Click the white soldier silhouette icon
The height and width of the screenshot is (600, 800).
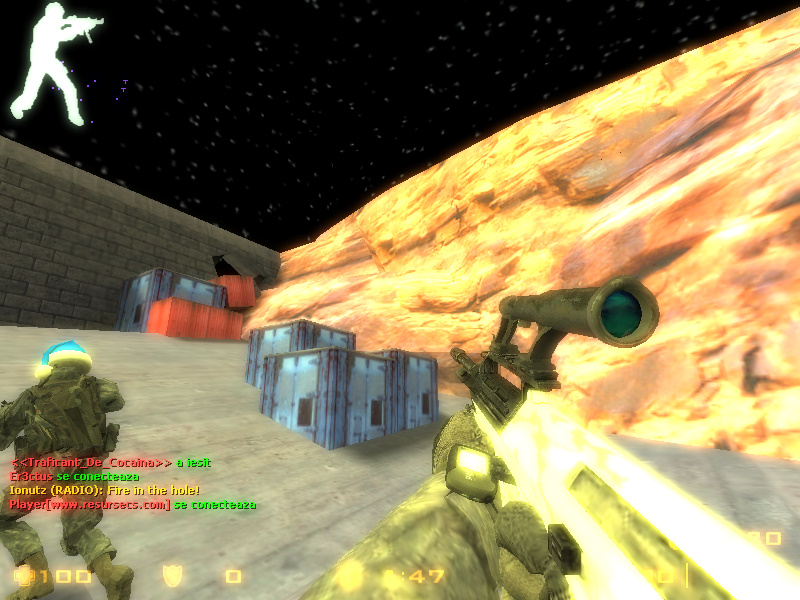coord(41,60)
